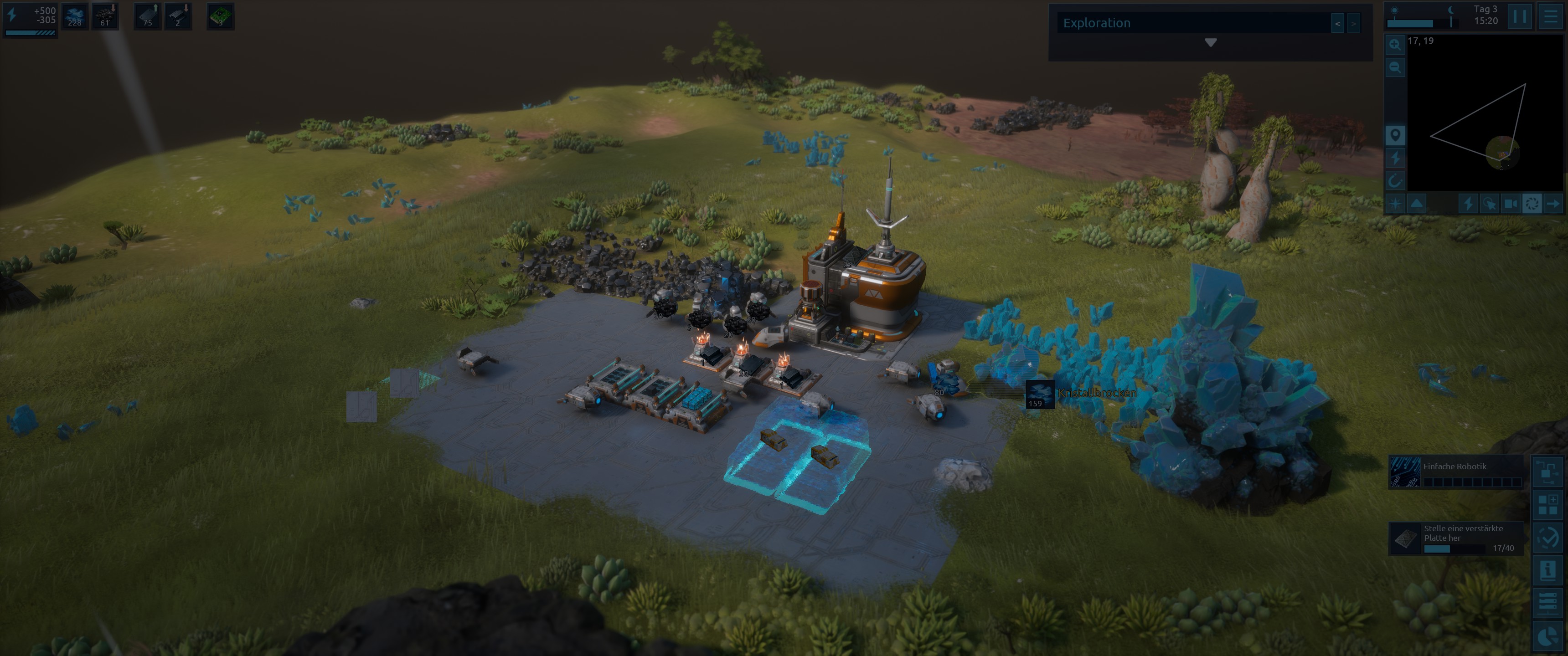Open the Einfache Robotik research entry
The height and width of the screenshot is (656, 1568).
1456,472
